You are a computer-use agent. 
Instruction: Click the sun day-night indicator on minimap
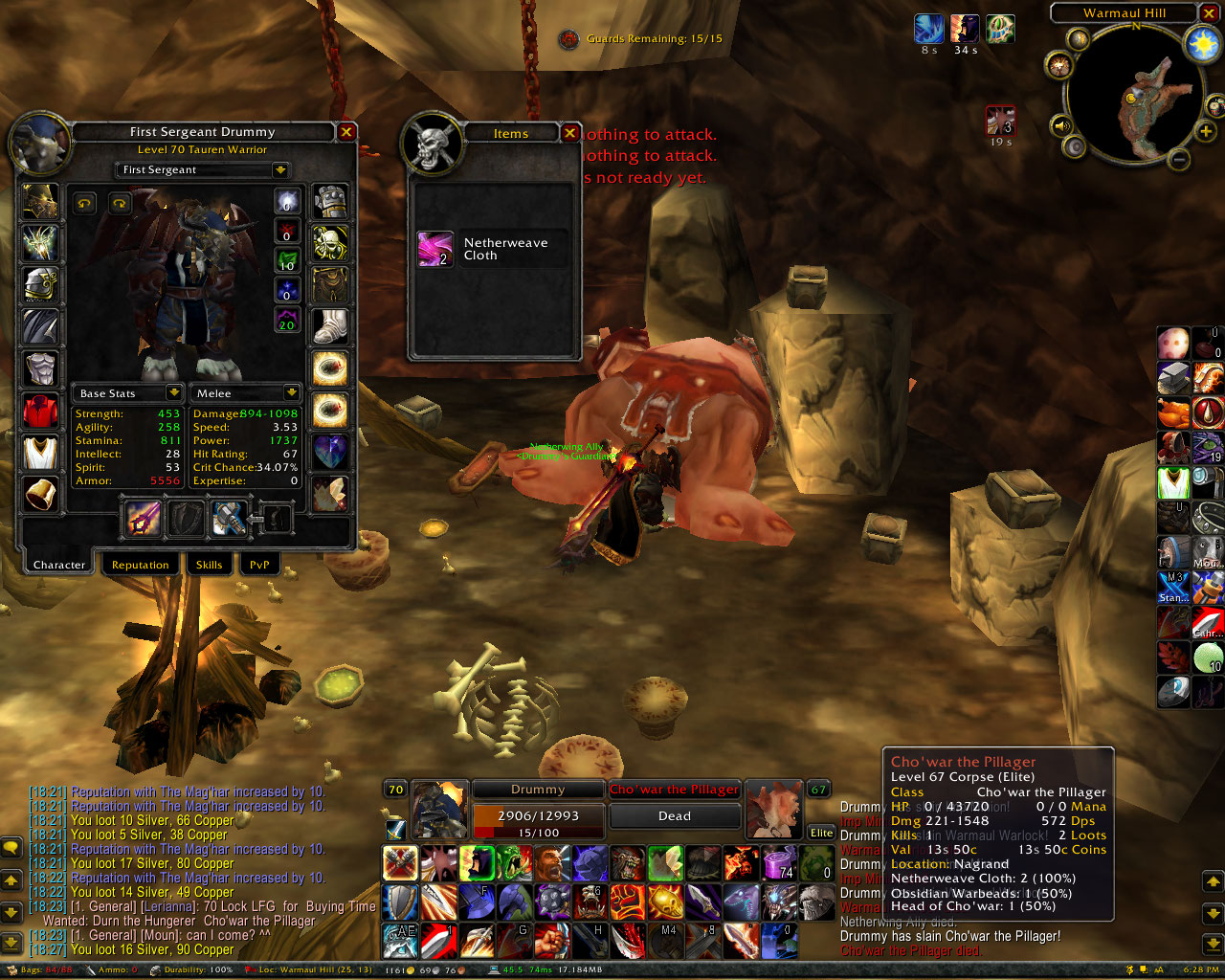(1201, 44)
